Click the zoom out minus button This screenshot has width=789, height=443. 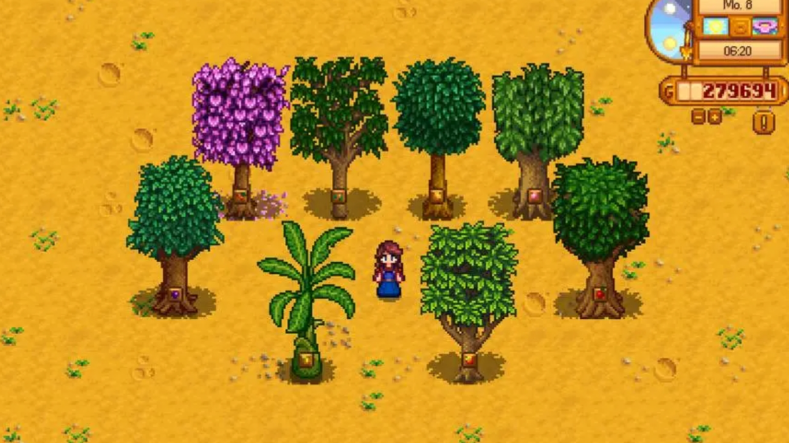coord(699,117)
